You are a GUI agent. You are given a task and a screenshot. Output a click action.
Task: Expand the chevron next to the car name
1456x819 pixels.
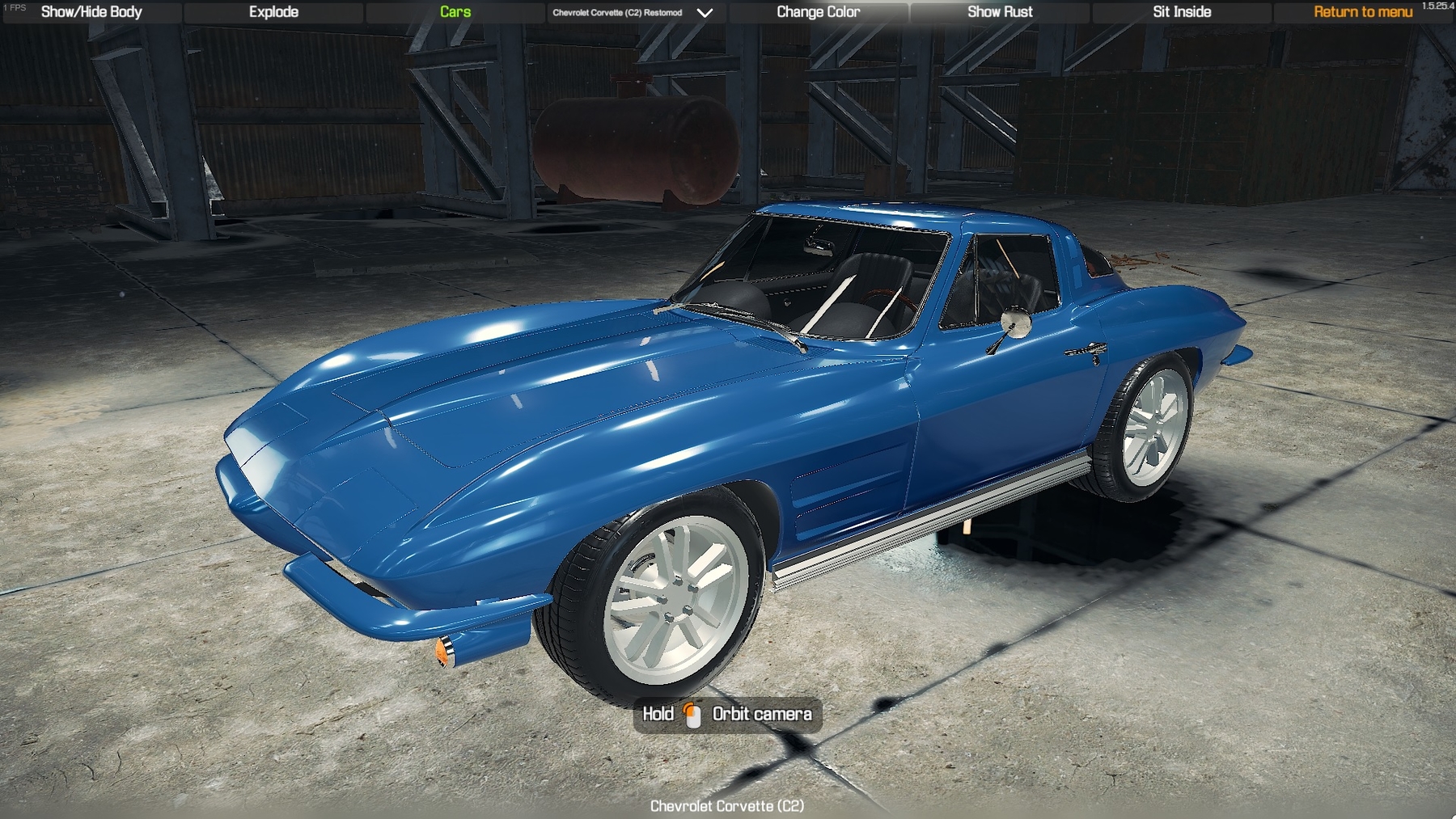click(x=703, y=12)
